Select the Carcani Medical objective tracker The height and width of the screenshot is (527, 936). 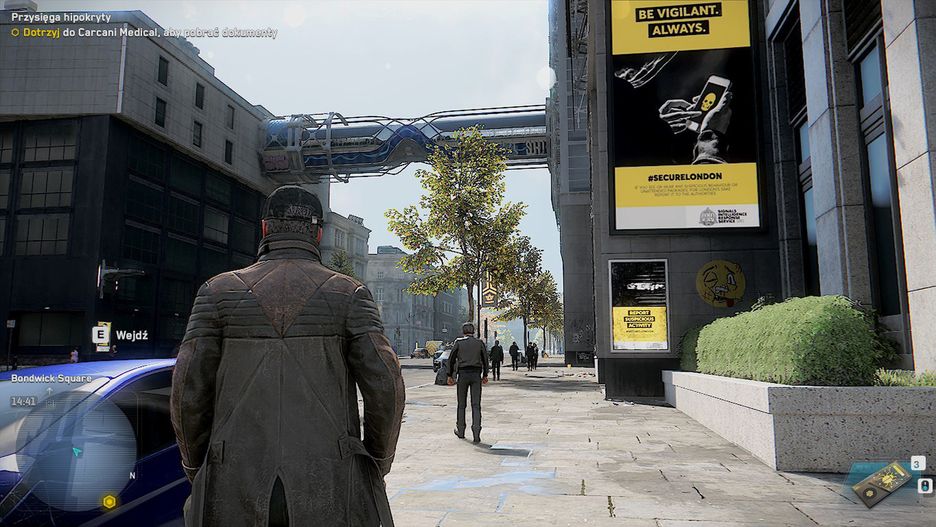144,32
